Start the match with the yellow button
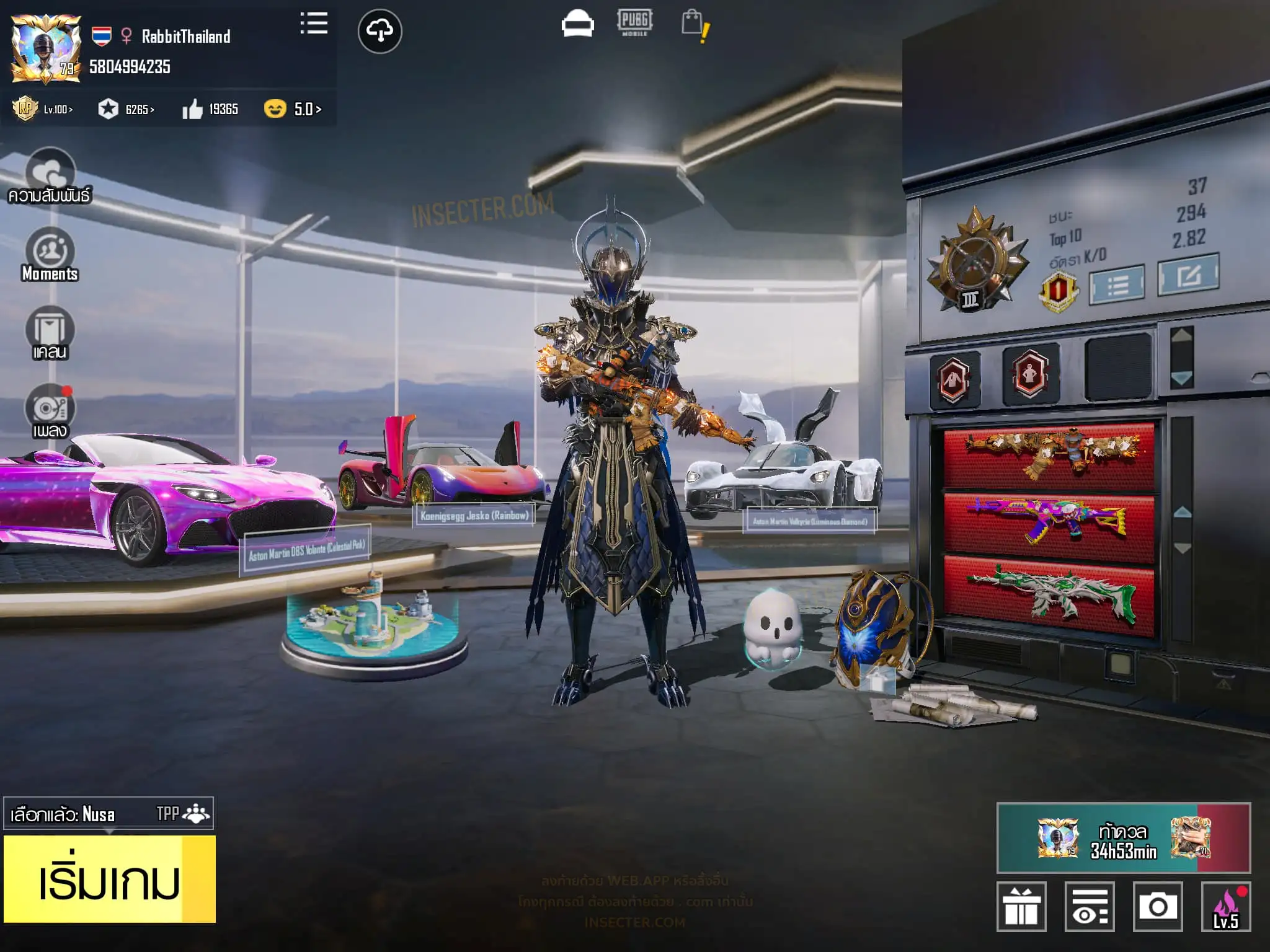Viewport: 1270px width, 952px height. click(109, 879)
